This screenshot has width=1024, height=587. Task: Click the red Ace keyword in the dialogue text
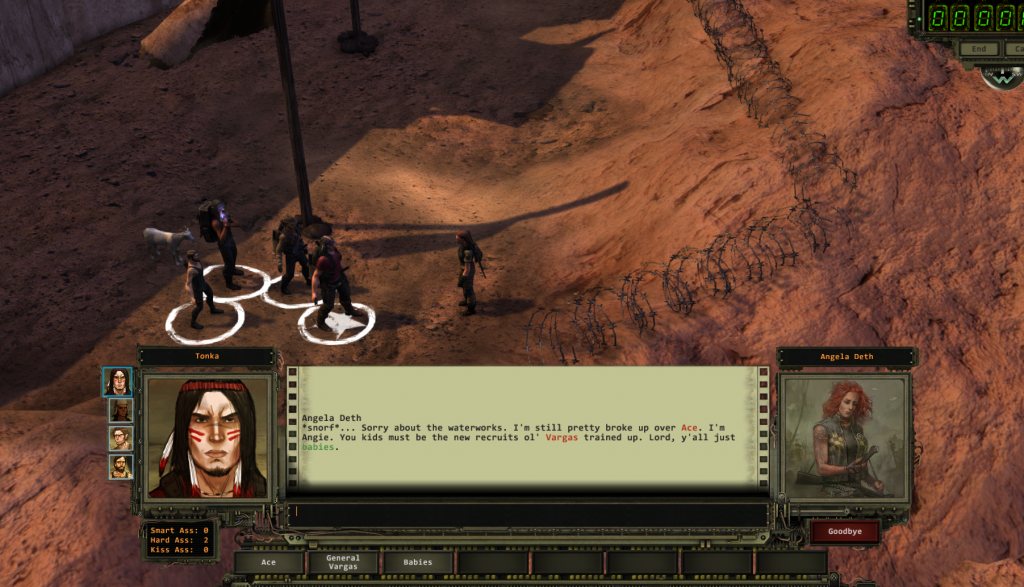pos(689,427)
